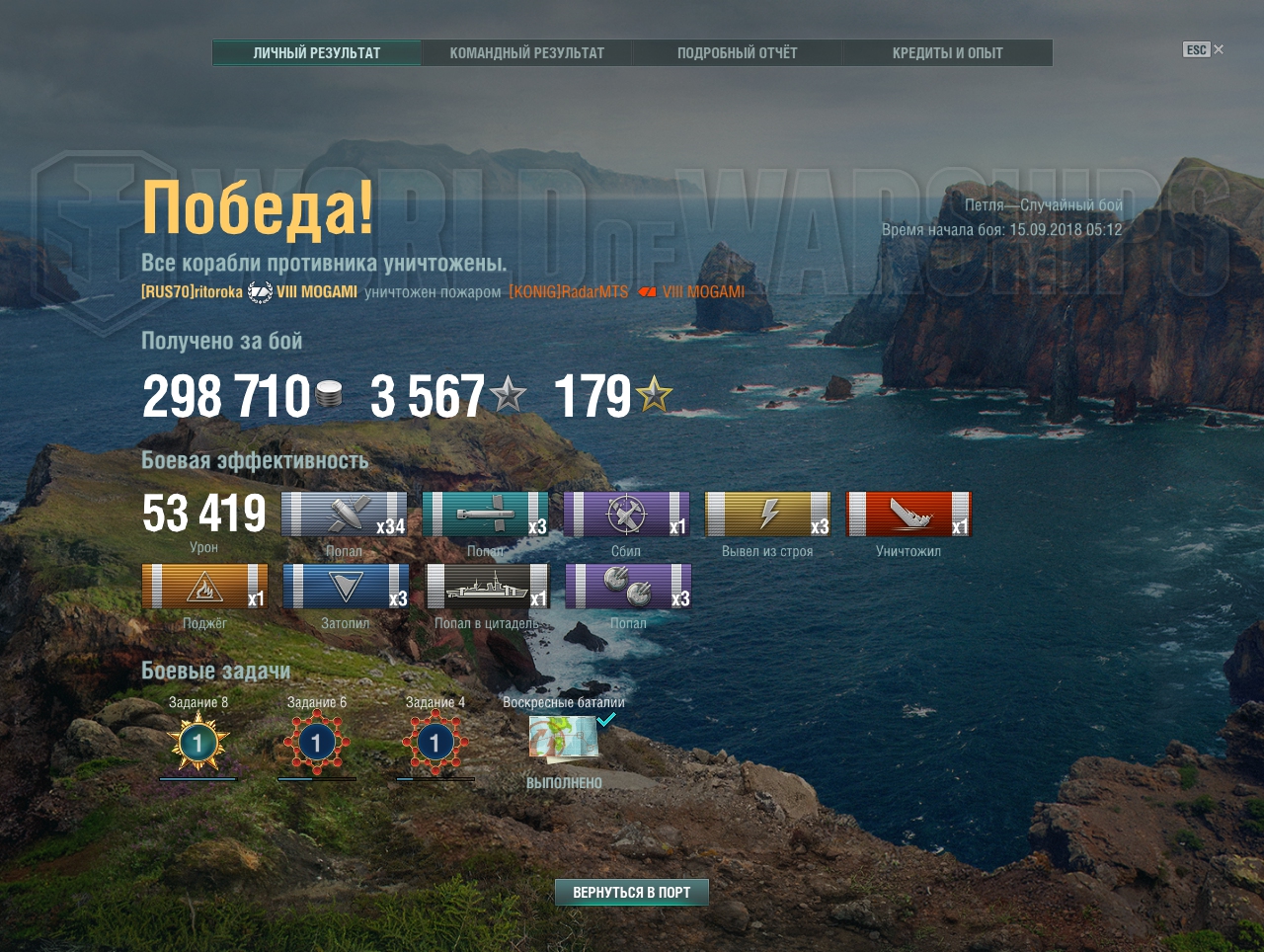
Task: Select the aircraft shot down ribbon
Action: (x=626, y=515)
